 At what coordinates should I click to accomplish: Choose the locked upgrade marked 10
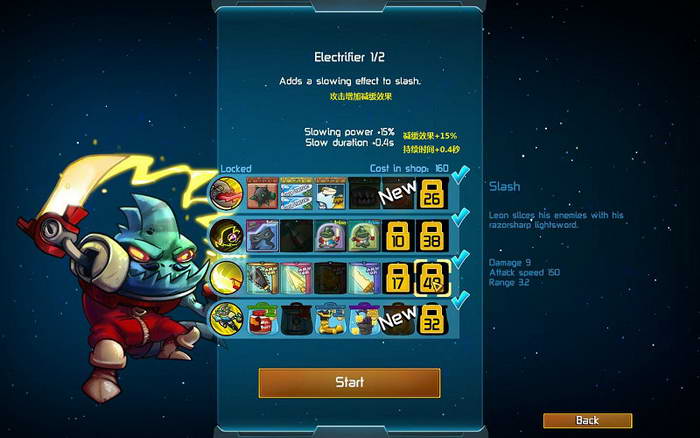pyautogui.click(x=399, y=235)
